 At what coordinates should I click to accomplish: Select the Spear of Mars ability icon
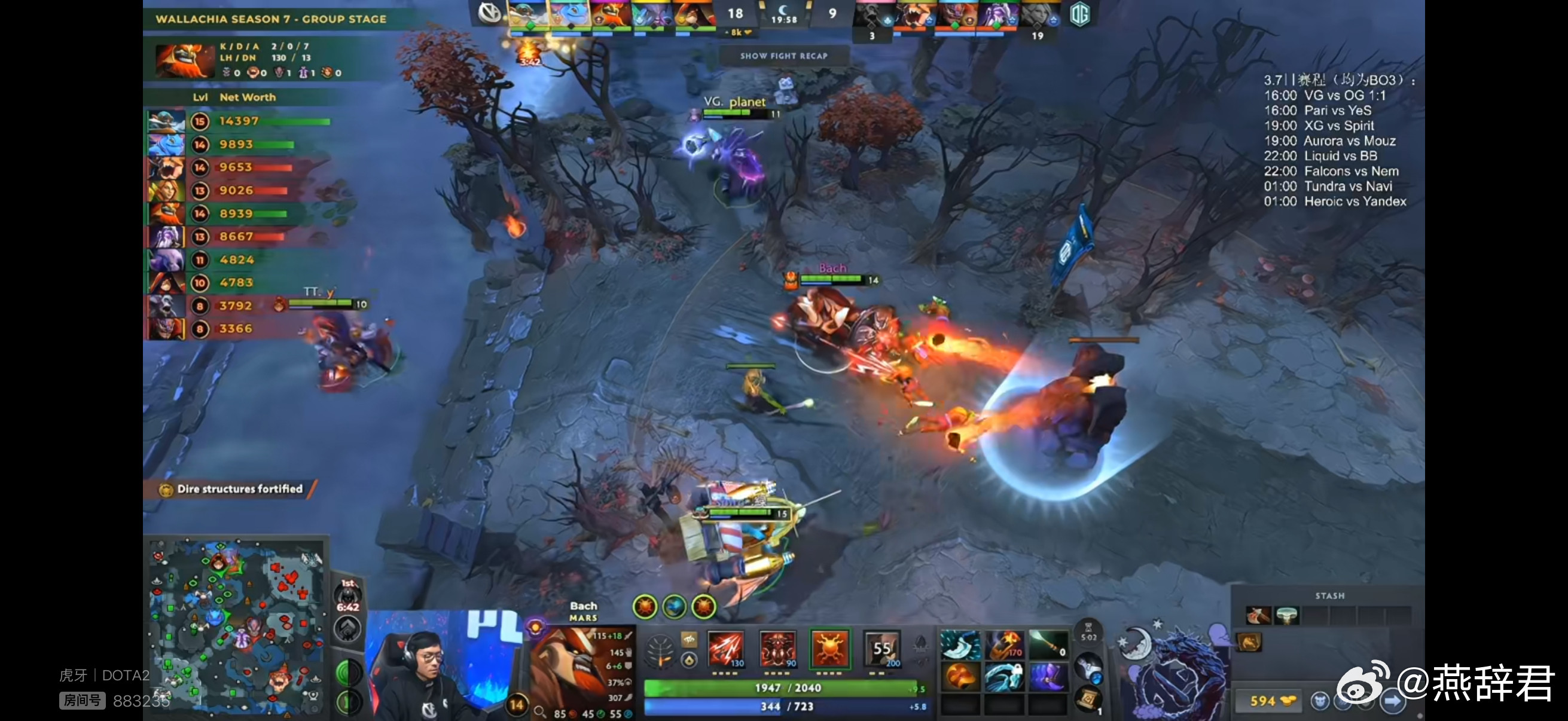pyautogui.click(x=727, y=649)
